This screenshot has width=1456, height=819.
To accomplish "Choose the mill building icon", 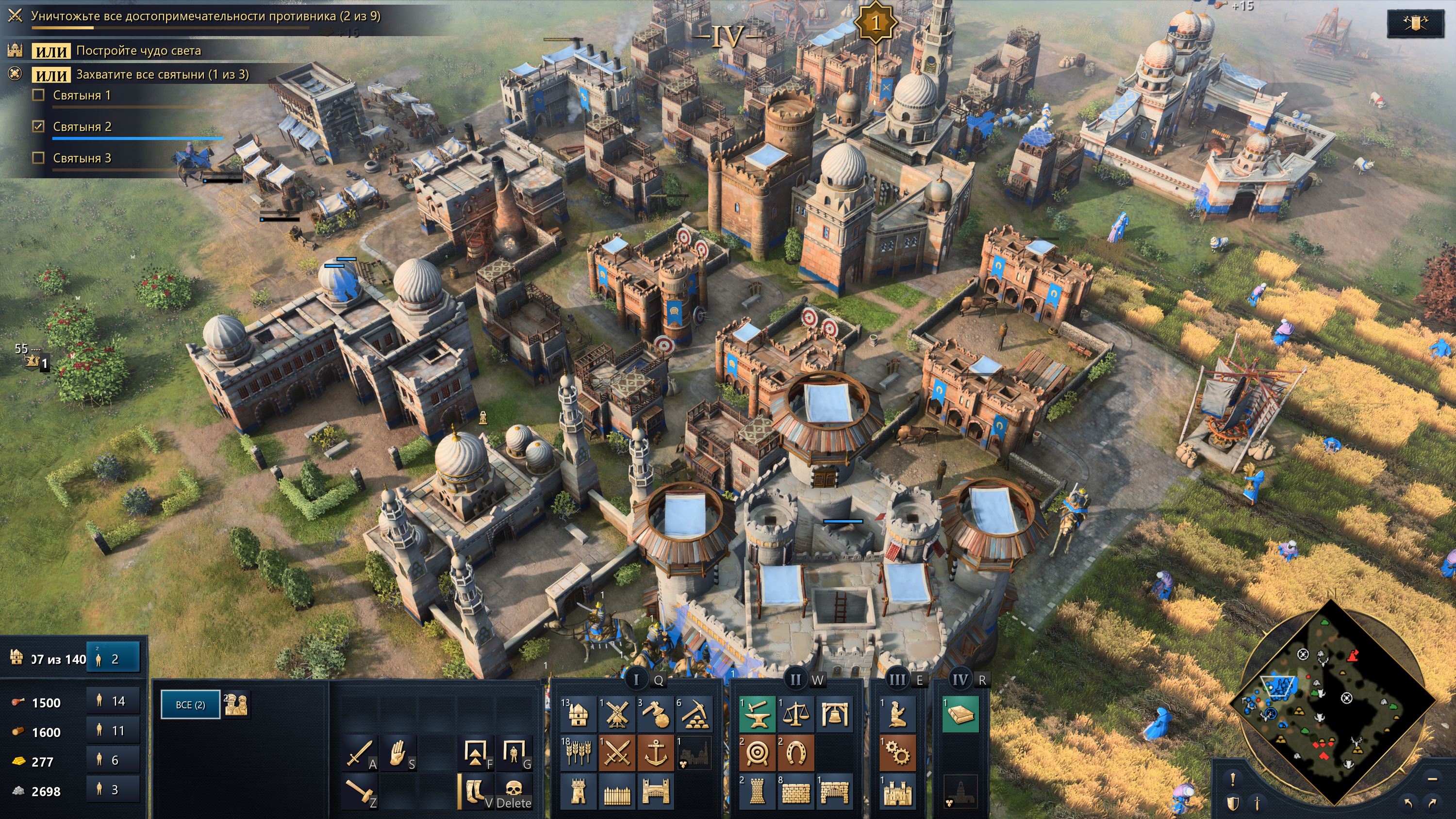I will [x=617, y=714].
